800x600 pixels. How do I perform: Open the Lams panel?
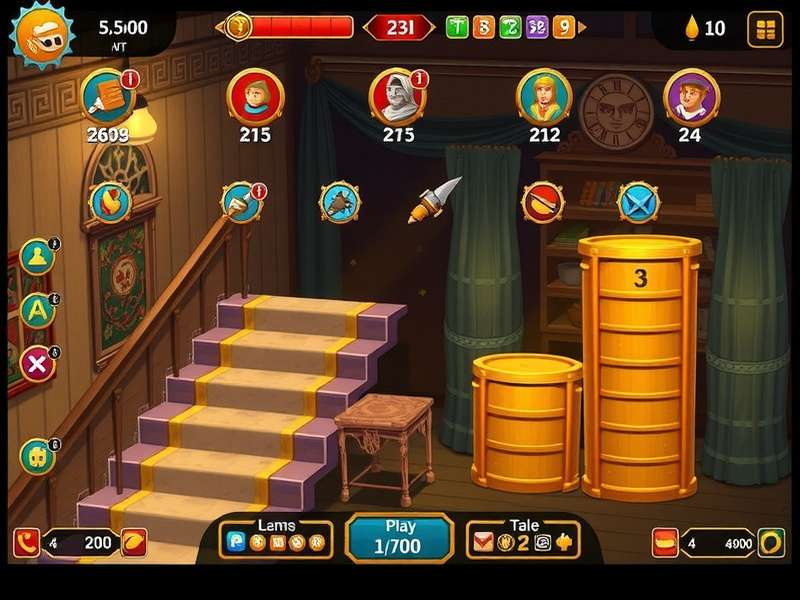277,538
